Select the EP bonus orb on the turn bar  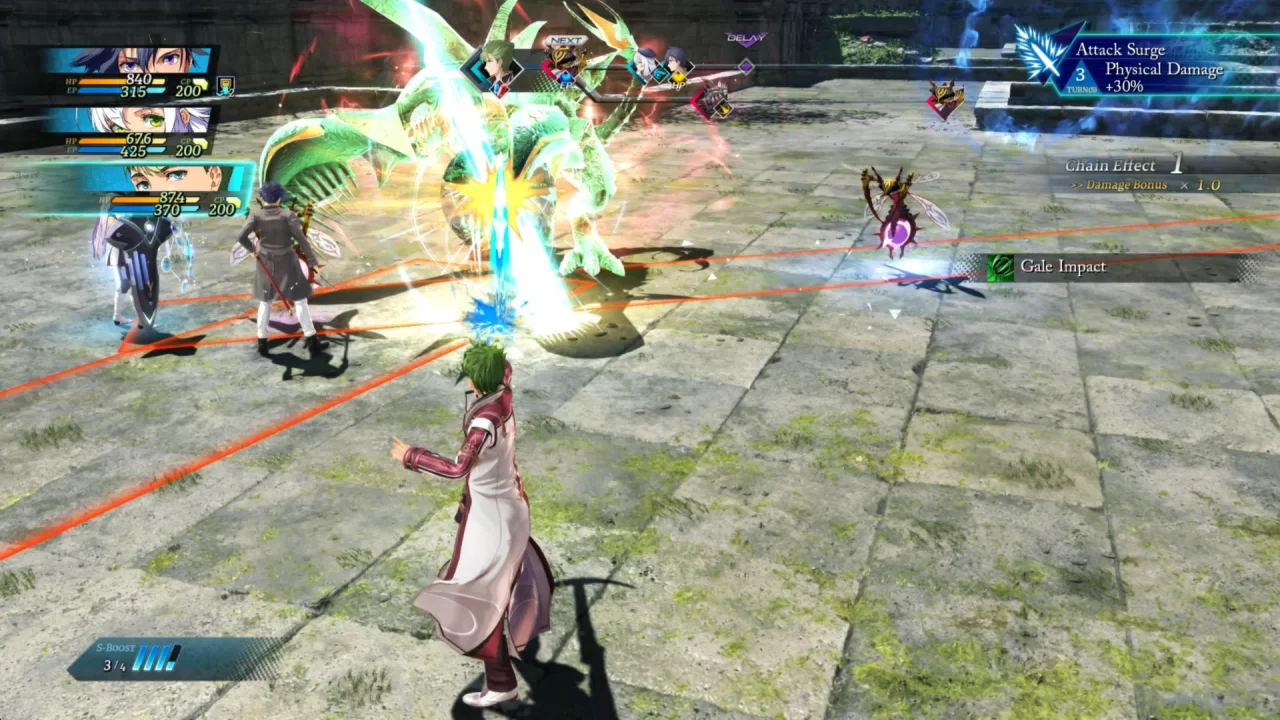click(x=566, y=79)
